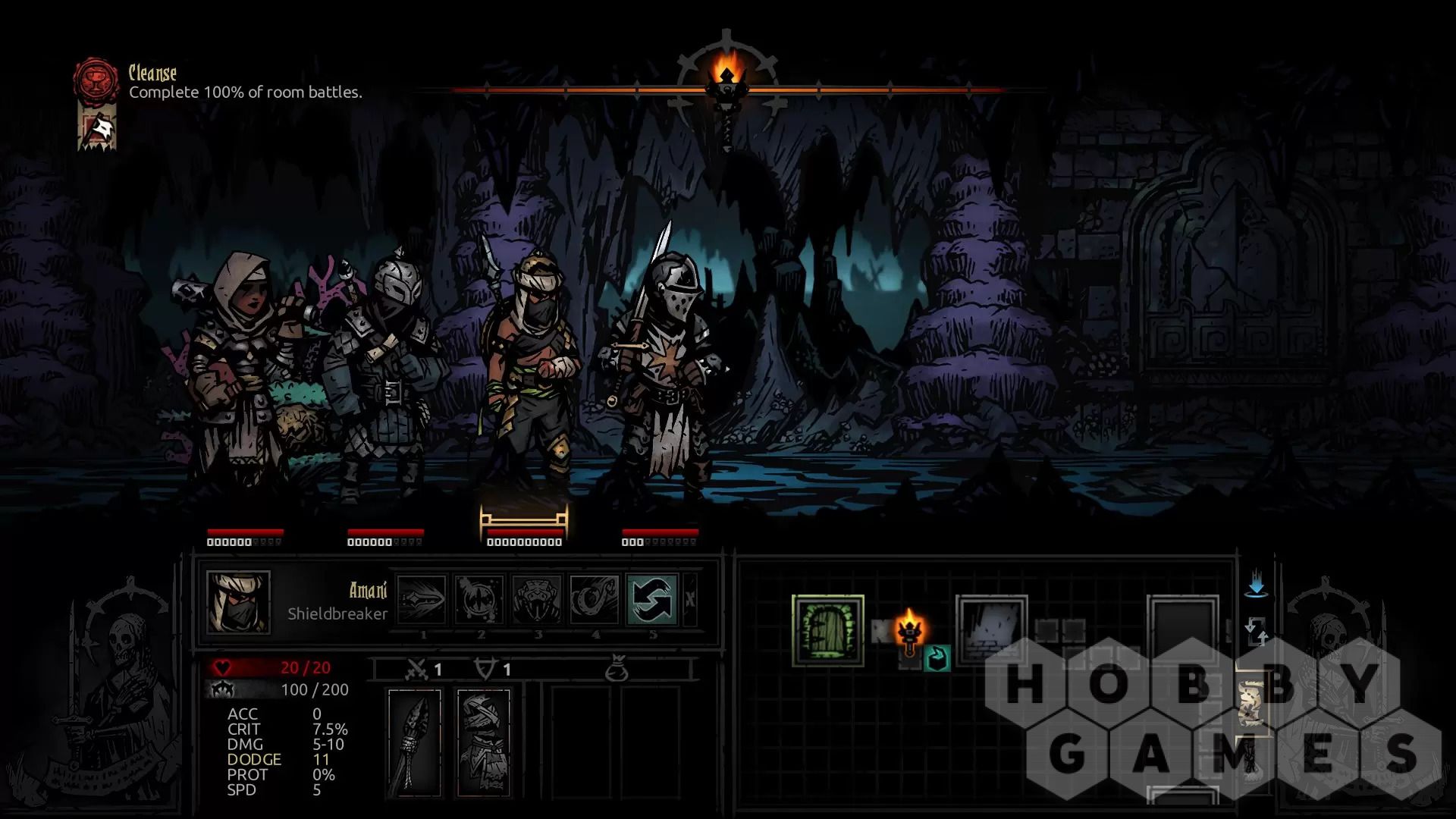Image resolution: width=1456 pixels, height=819 pixels.
Task: Click the blue downward arrow icon
Action: click(1256, 584)
